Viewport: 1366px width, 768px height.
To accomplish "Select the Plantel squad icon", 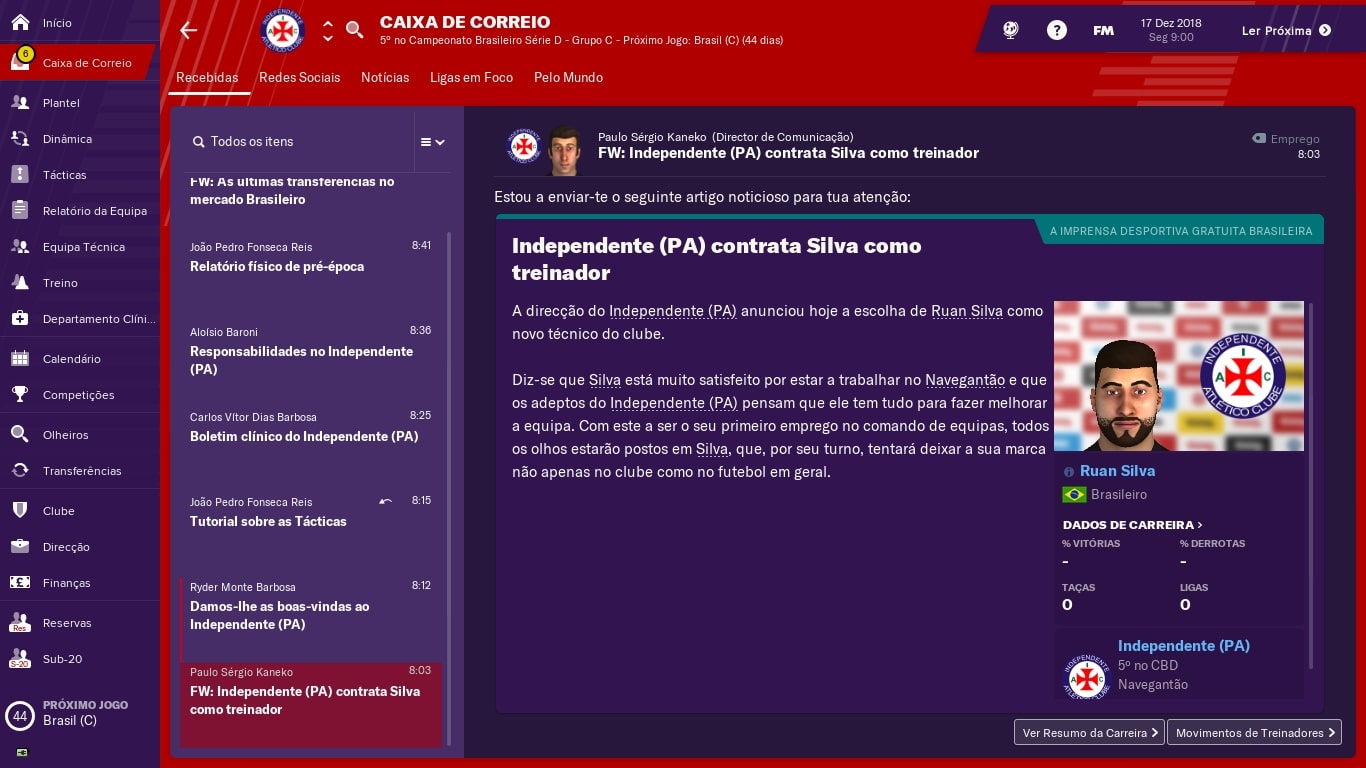I will (21, 103).
